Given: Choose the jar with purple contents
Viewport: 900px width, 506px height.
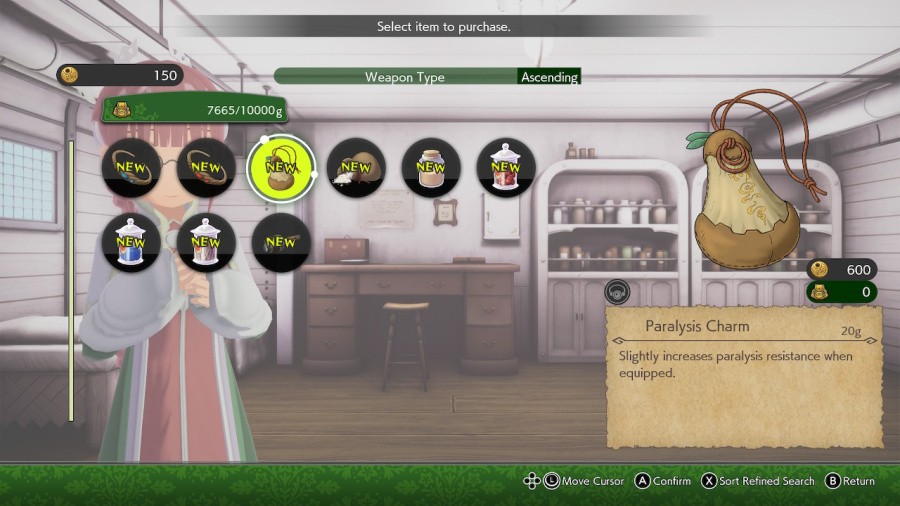Looking at the screenshot, I should [x=206, y=242].
